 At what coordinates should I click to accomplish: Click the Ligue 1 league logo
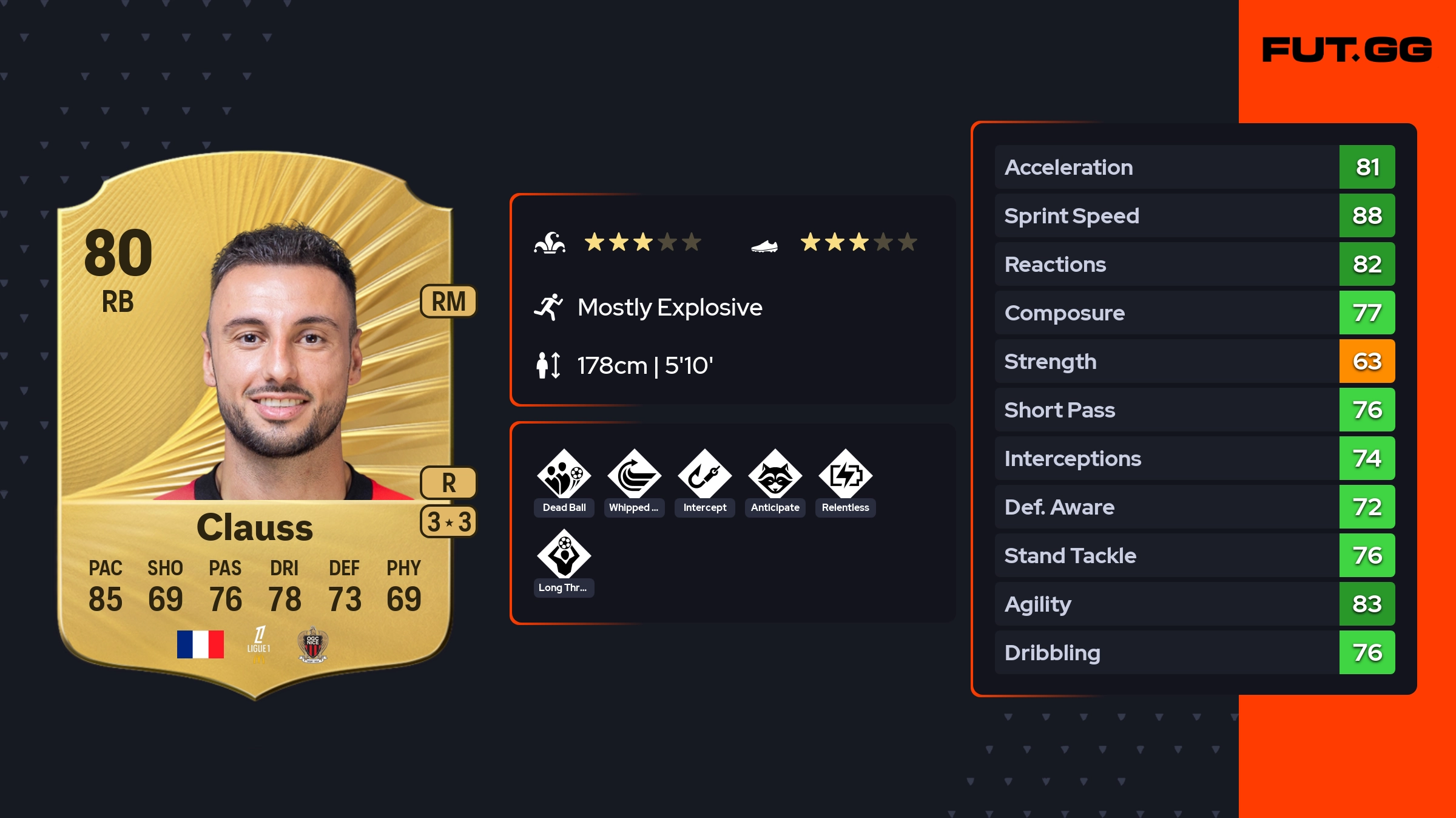258,644
